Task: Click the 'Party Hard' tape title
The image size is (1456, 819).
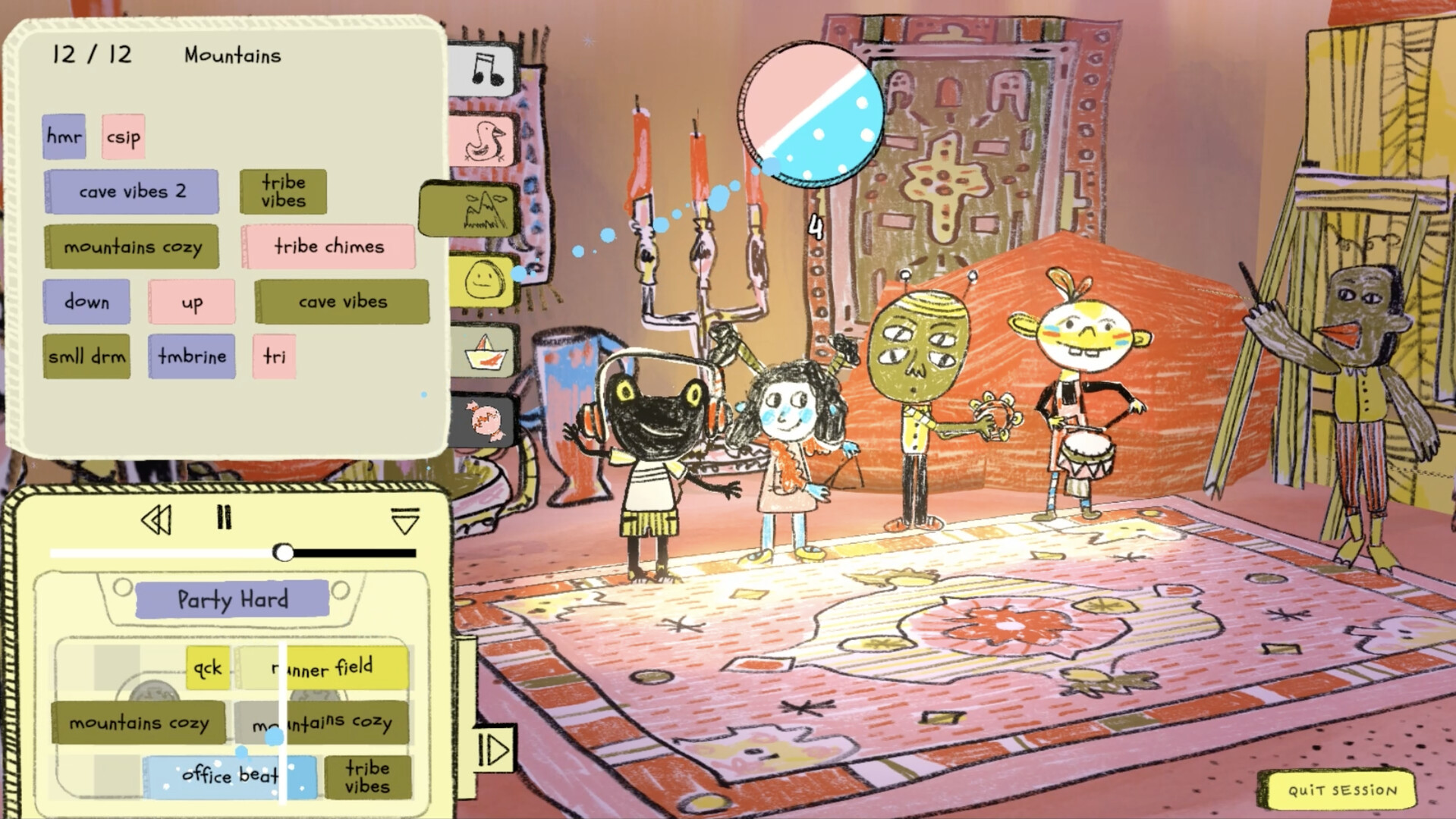Action: pos(231,600)
